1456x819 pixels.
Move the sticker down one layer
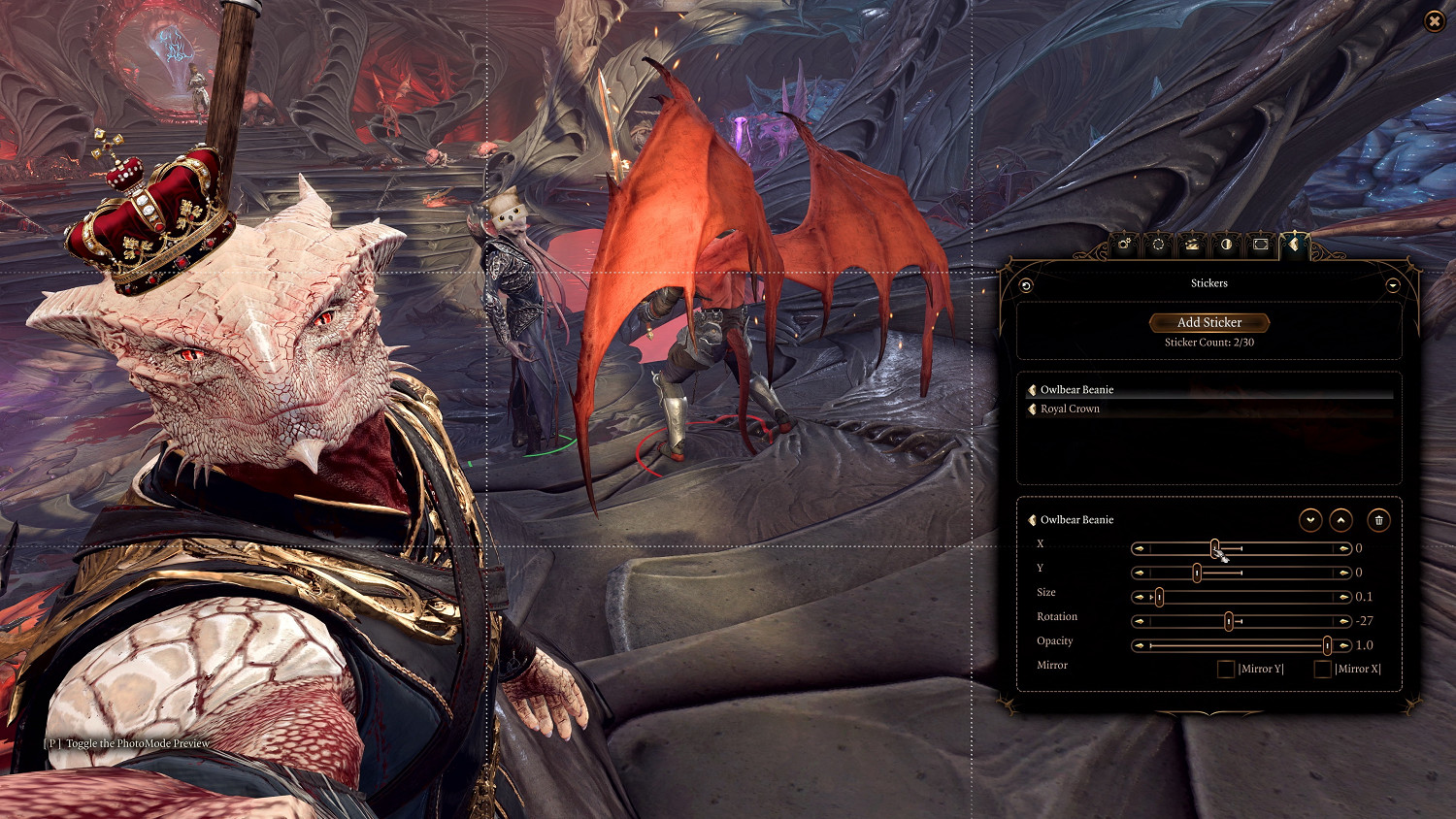click(x=1310, y=520)
